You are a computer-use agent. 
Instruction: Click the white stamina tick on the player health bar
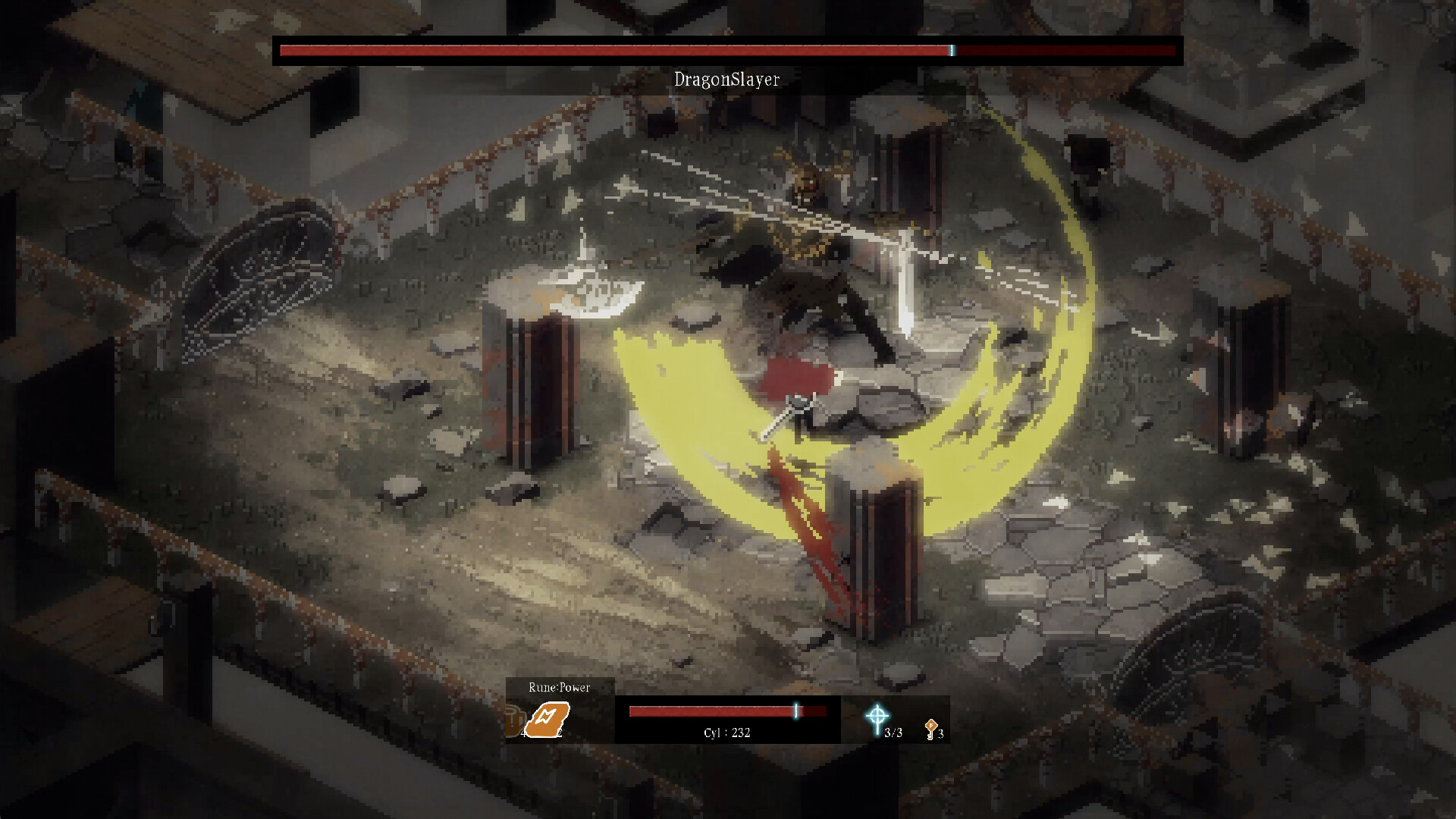795,711
